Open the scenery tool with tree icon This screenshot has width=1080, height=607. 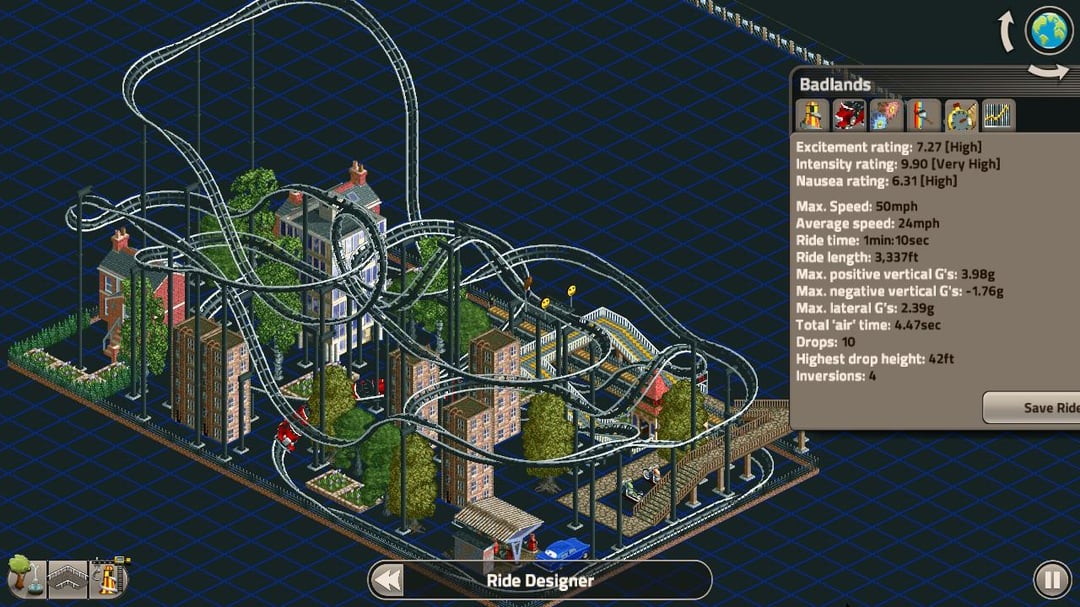coord(22,577)
